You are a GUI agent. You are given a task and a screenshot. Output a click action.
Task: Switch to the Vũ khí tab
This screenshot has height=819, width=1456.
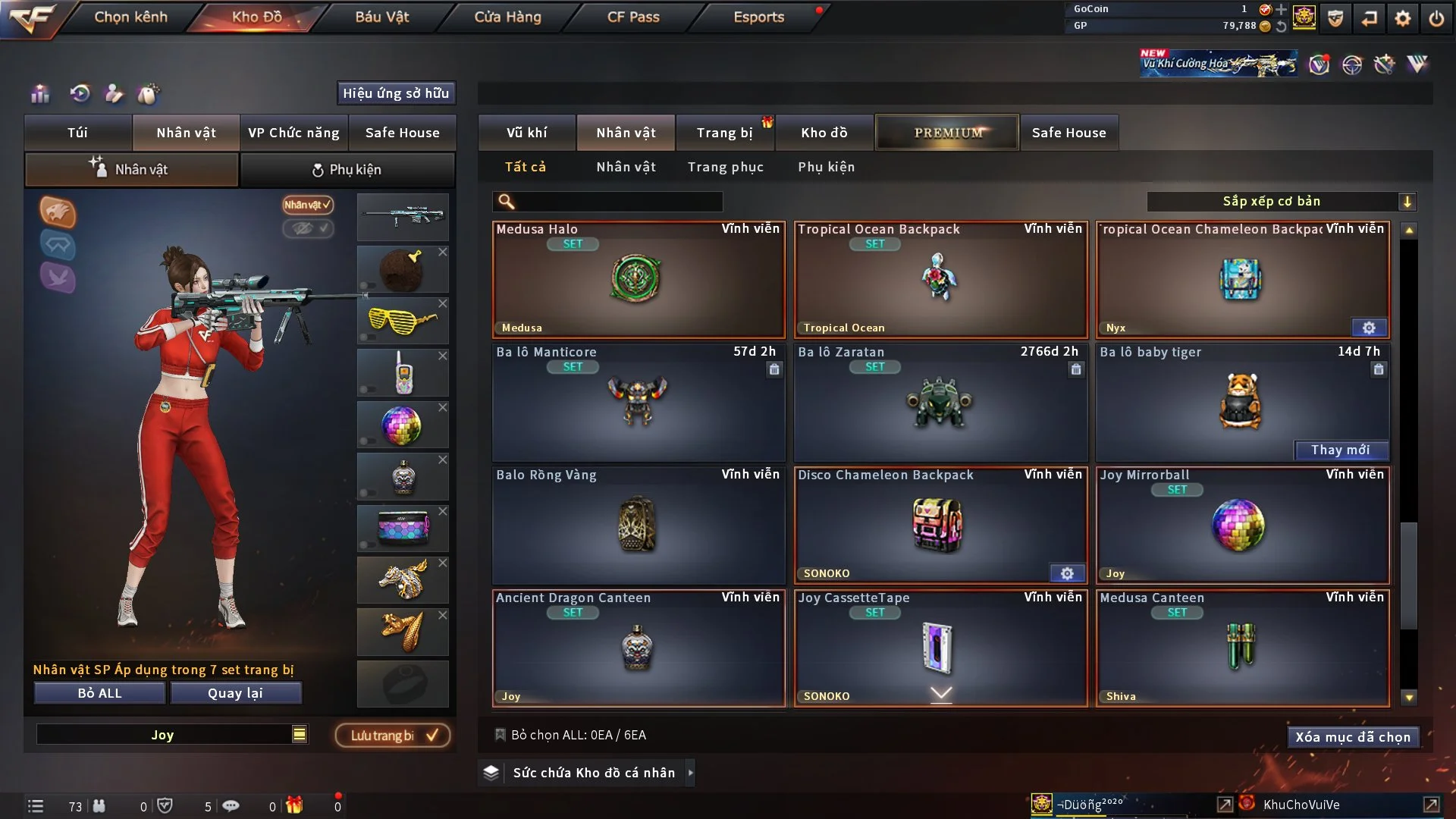tap(526, 133)
